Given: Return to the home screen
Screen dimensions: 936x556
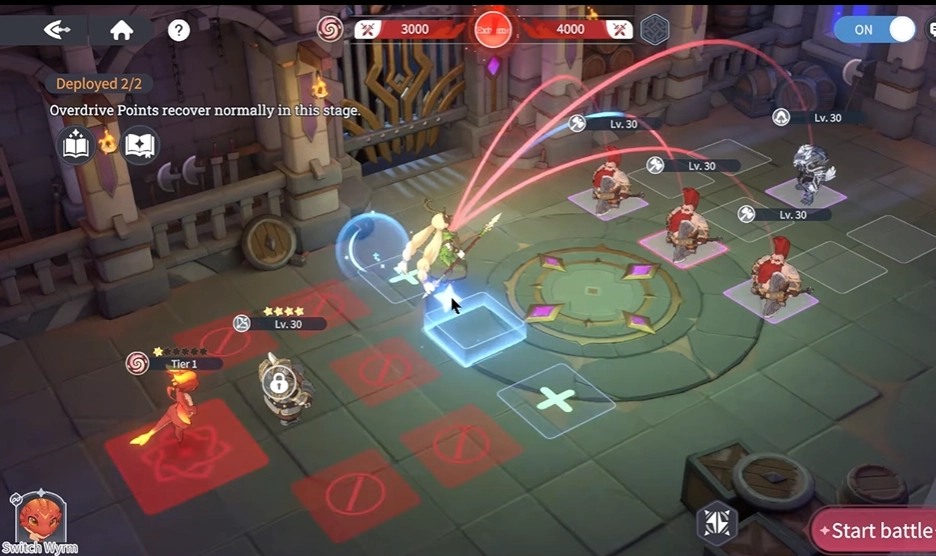Looking at the screenshot, I should pyautogui.click(x=122, y=30).
